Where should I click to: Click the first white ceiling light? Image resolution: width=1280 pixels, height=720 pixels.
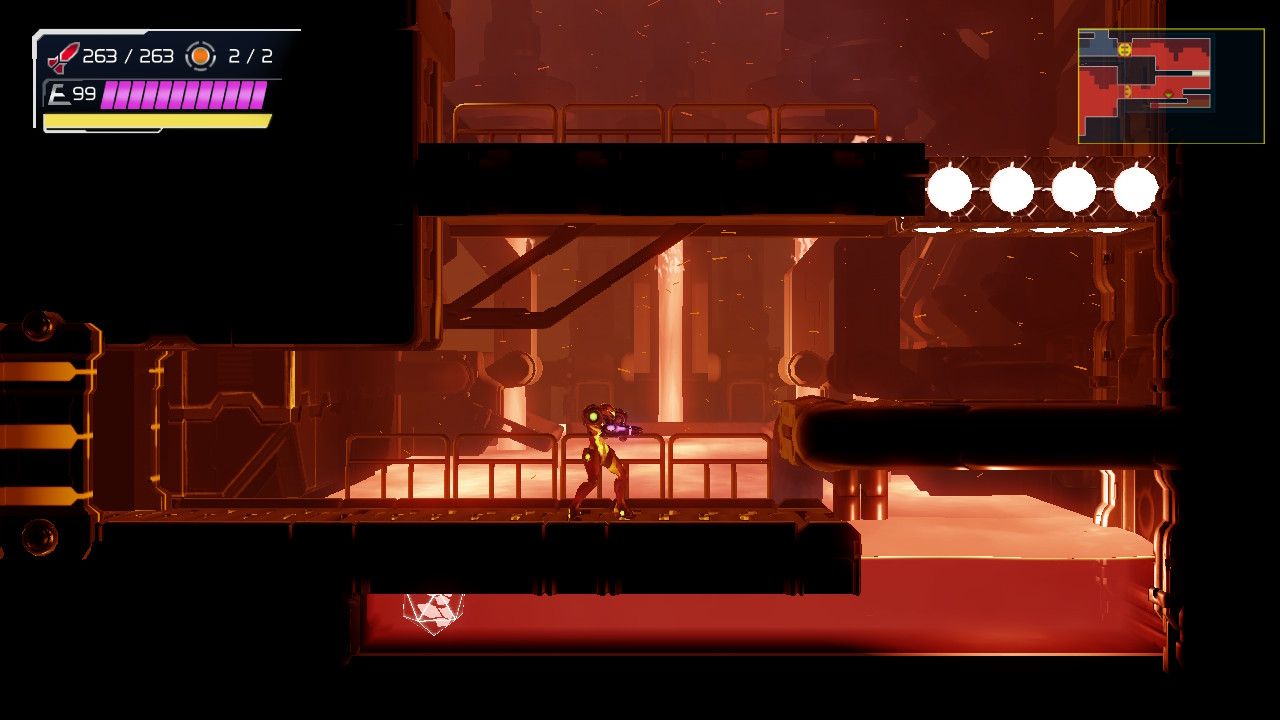pyautogui.click(x=948, y=188)
